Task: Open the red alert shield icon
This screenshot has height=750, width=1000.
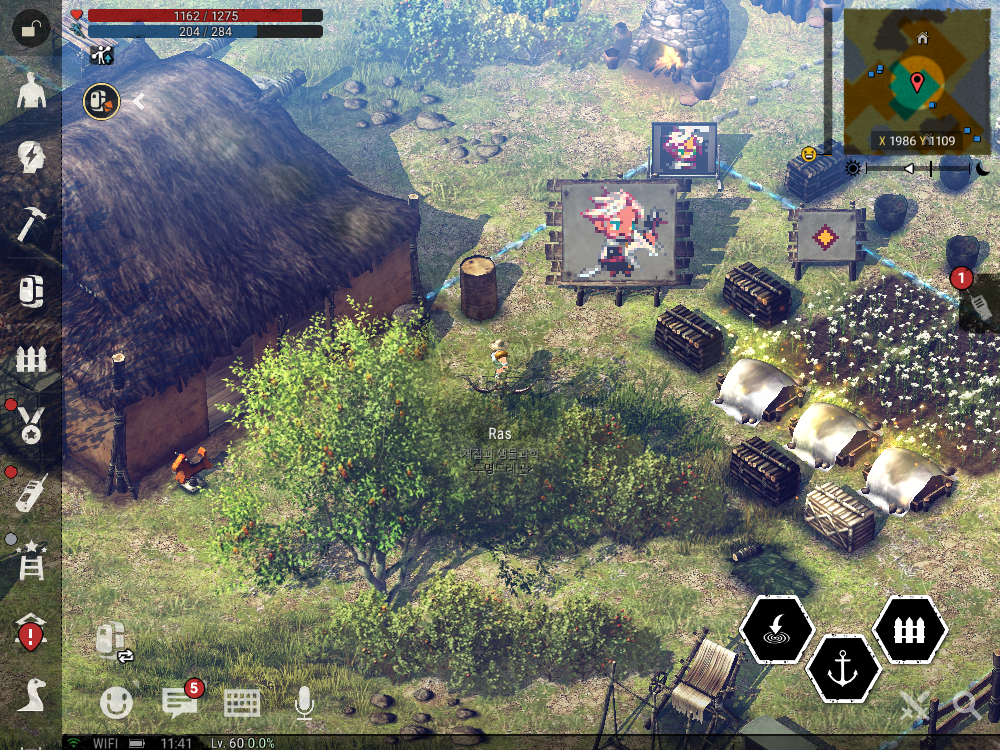Action: tap(31, 632)
